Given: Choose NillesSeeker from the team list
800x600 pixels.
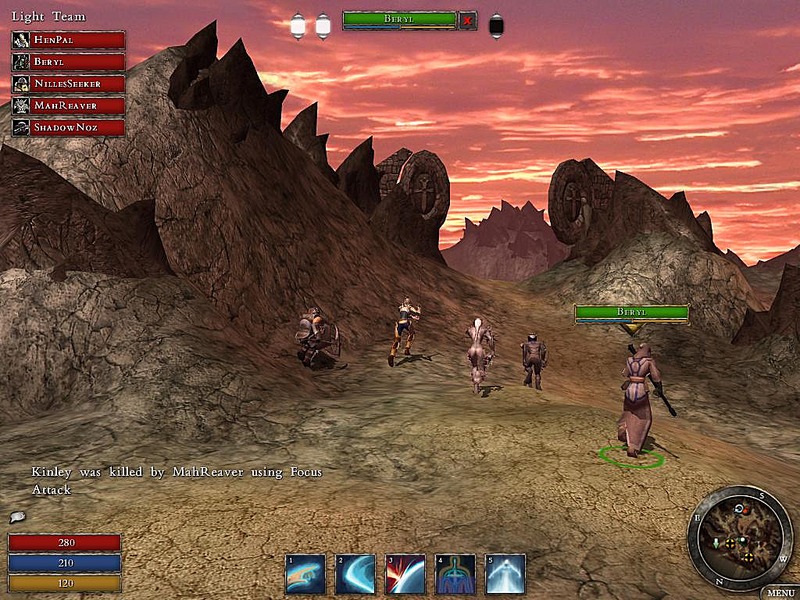Looking at the screenshot, I should coord(68,84).
